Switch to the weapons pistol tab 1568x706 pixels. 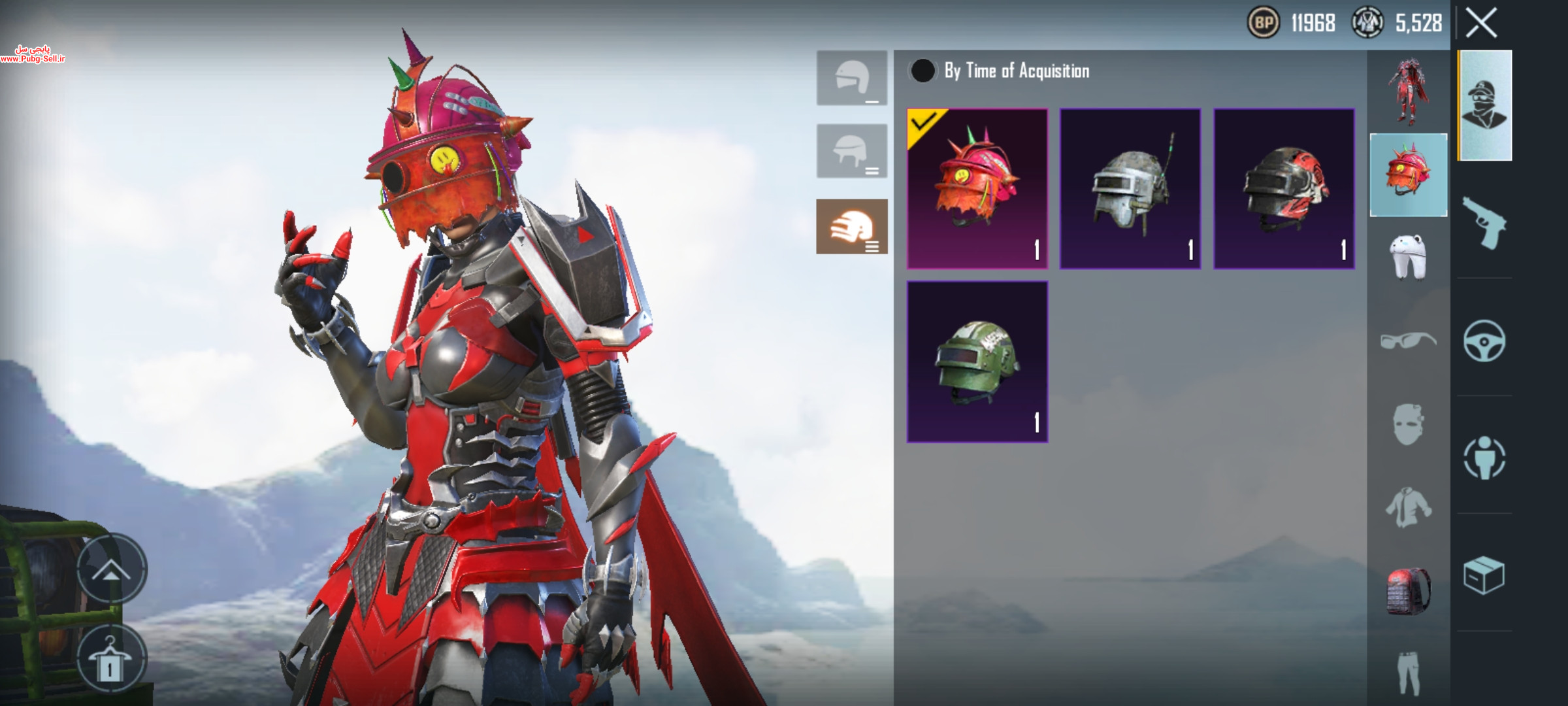coord(1484,223)
